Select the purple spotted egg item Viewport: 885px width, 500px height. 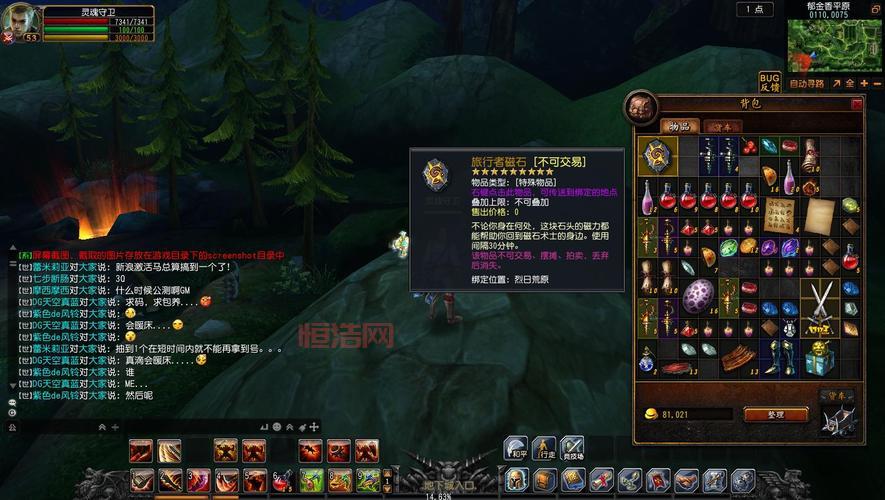(698, 297)
